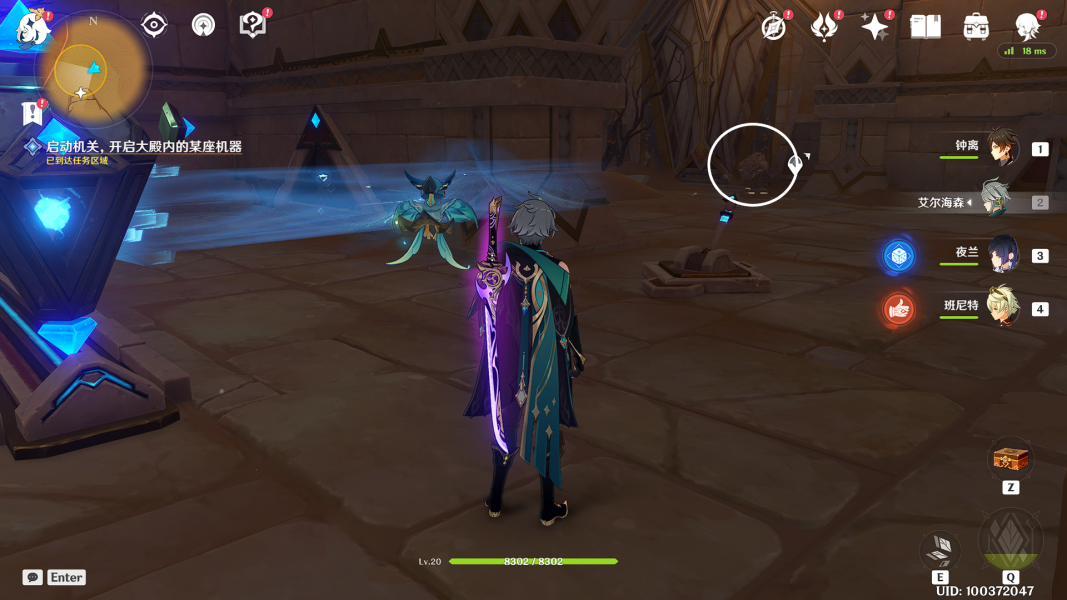Open the tutorial question-mark icon

(x=253, y=25)
